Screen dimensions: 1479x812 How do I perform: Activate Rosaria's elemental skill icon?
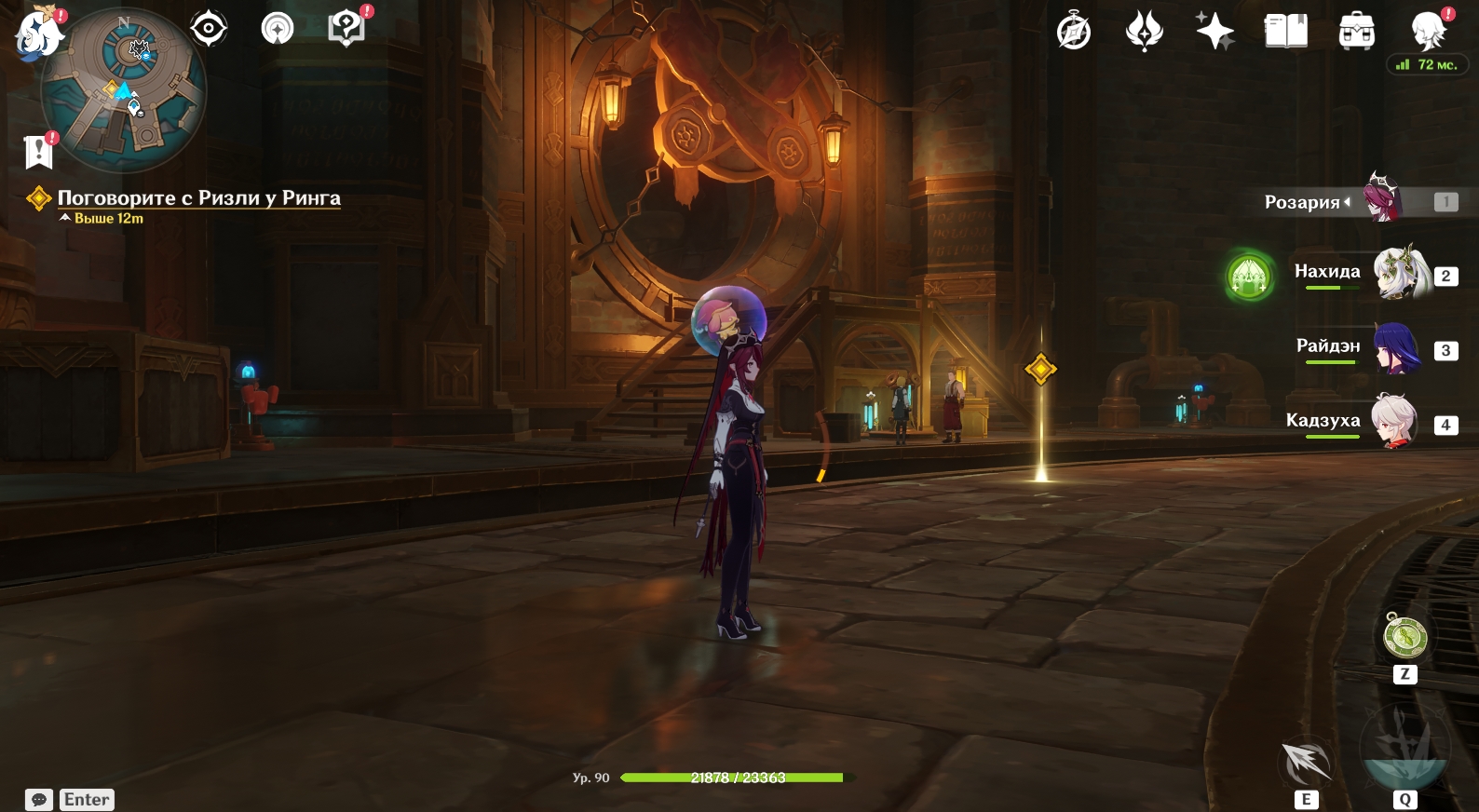(1306, 762)
